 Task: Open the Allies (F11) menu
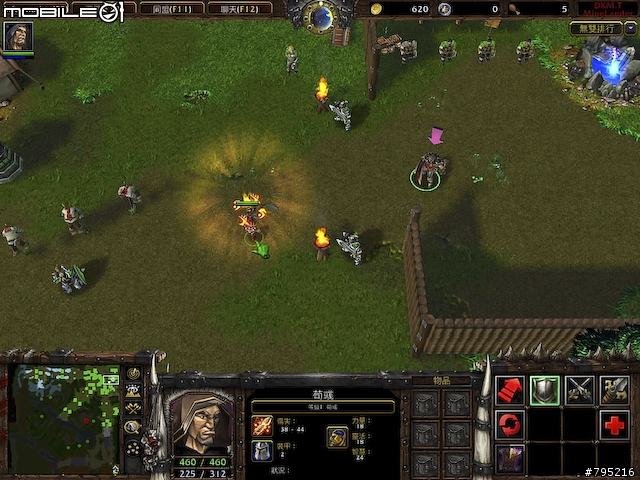click(165, 9)
